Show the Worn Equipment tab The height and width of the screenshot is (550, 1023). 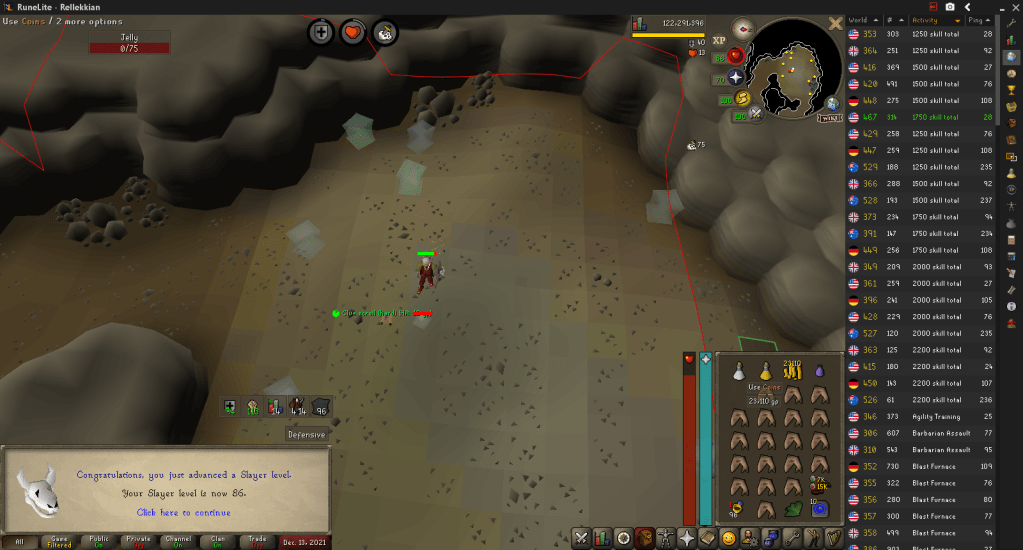pos(665,538)
